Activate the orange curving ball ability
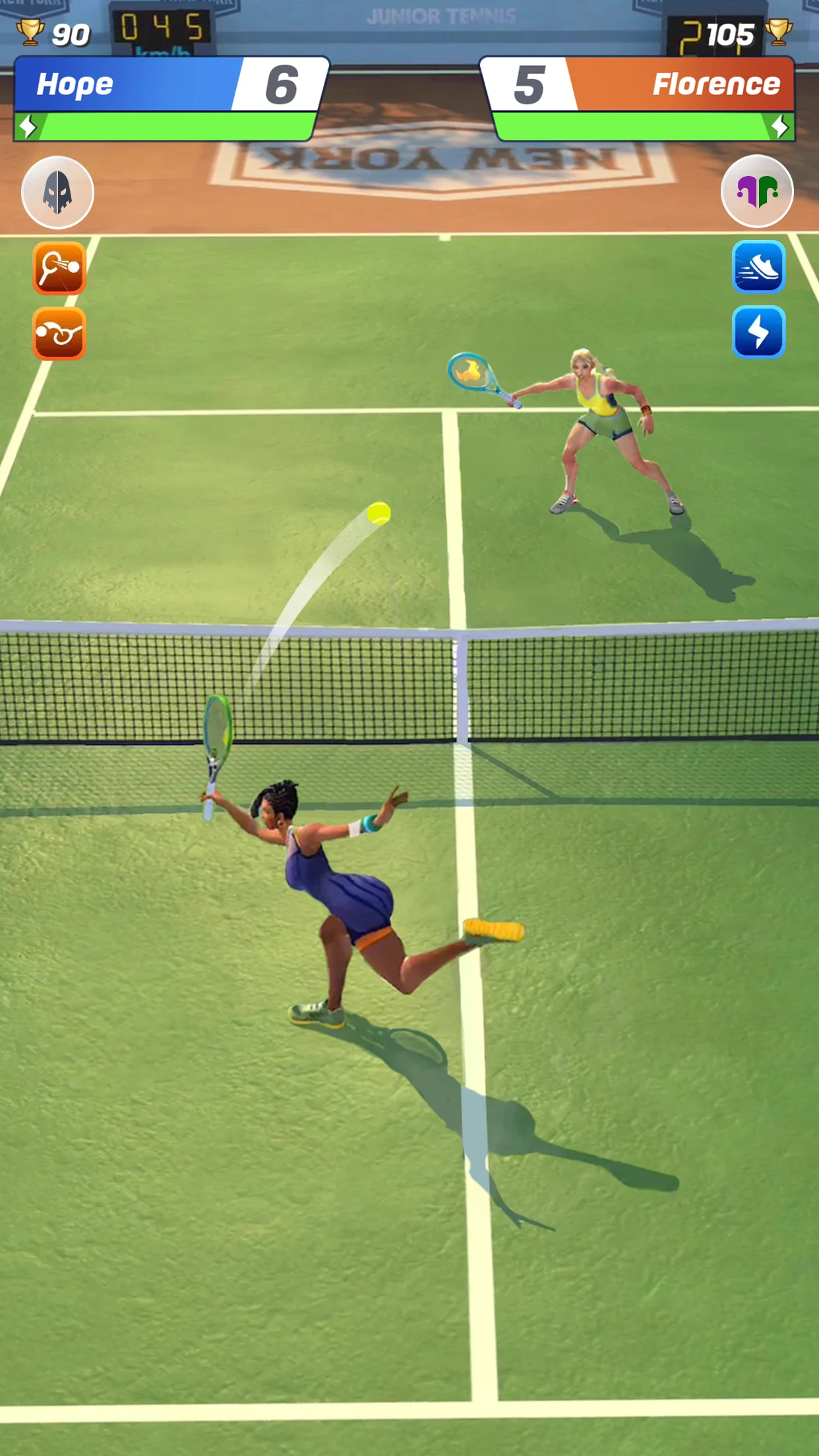The height and width of the screenshot is (1456, 819). pyautogui.click(x=59, y=333)
